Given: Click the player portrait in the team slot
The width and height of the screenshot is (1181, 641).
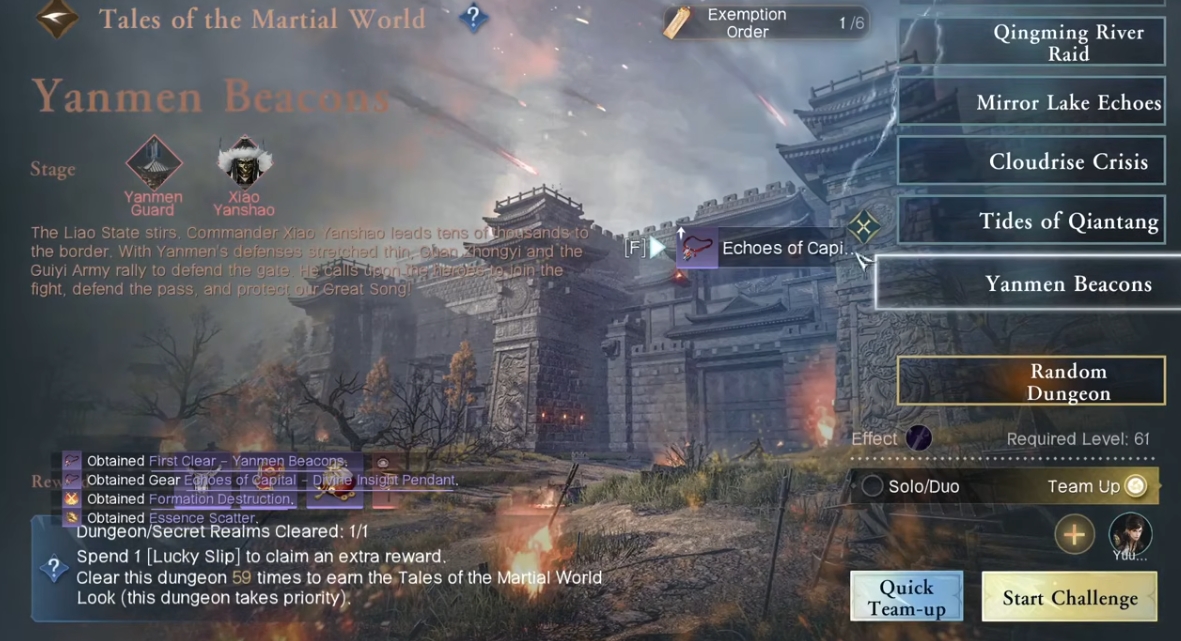Looking at the screenshot, I should coord(1130,535).
